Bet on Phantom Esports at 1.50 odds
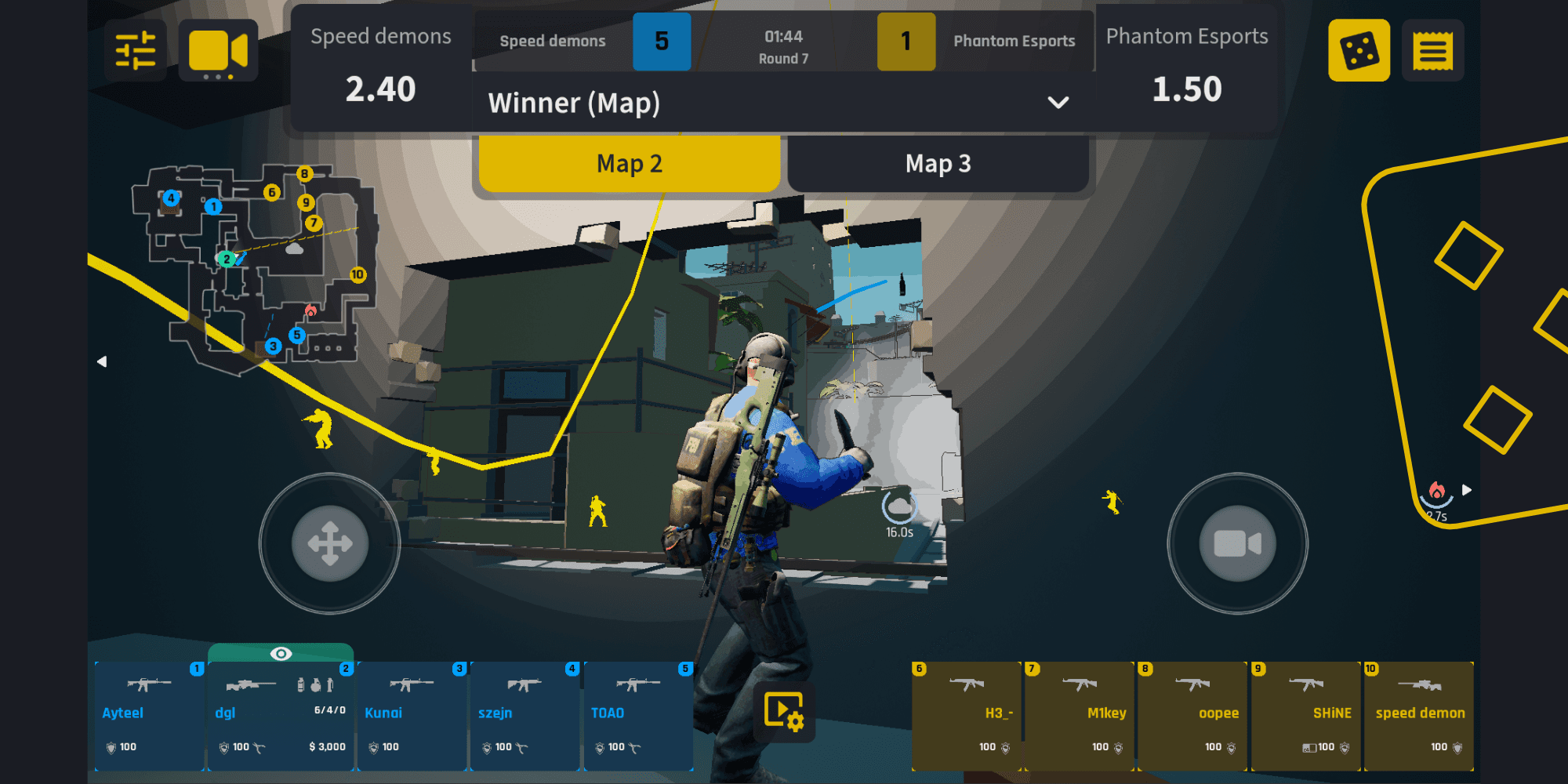Viewport: 1568px width, 784px height. pos(1186,69)
